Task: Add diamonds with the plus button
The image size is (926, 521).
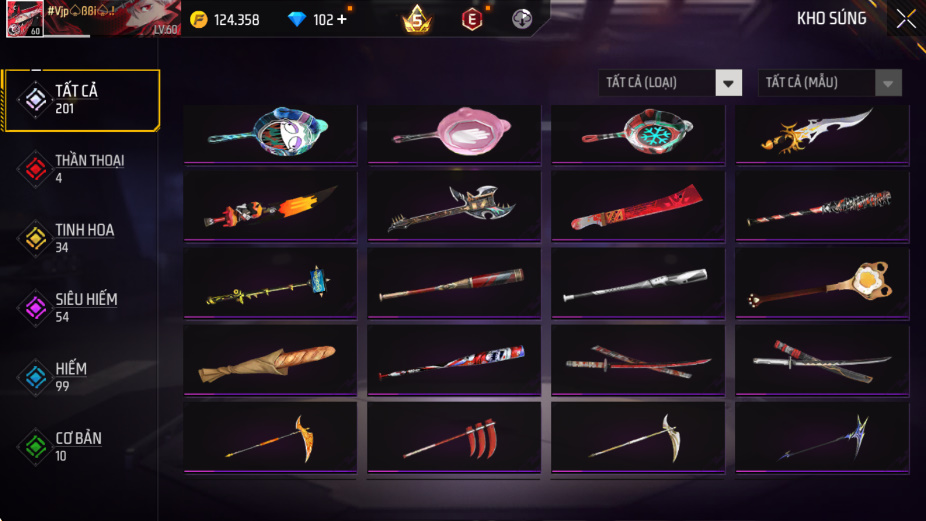Action: pyautogui.click(x=343, y=20)
